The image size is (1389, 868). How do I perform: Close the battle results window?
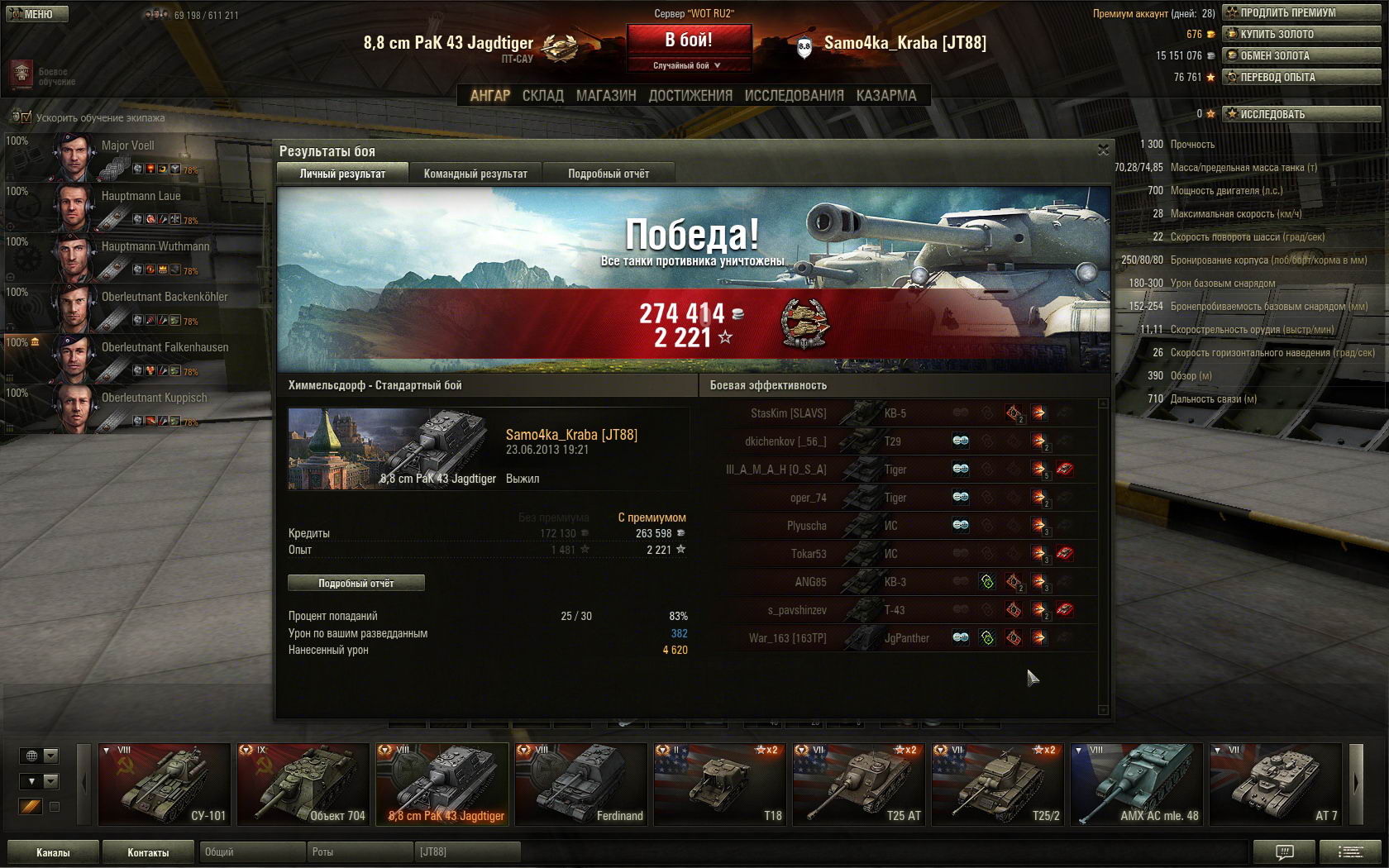[1103, 150]
